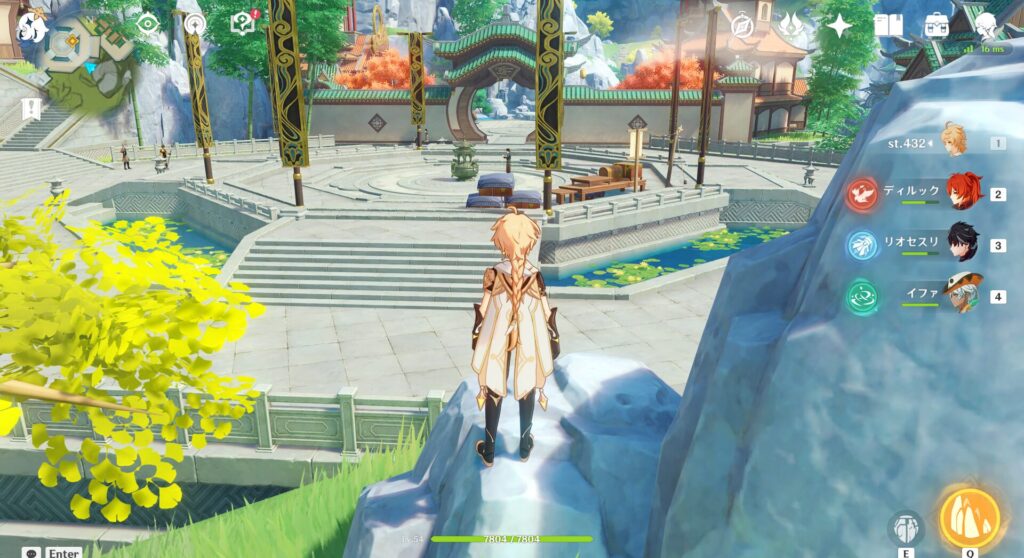This screenshot has height=558, width=1024.
Task: Open the Battle Pass flame-wings icon
Action: coord(790,25)
